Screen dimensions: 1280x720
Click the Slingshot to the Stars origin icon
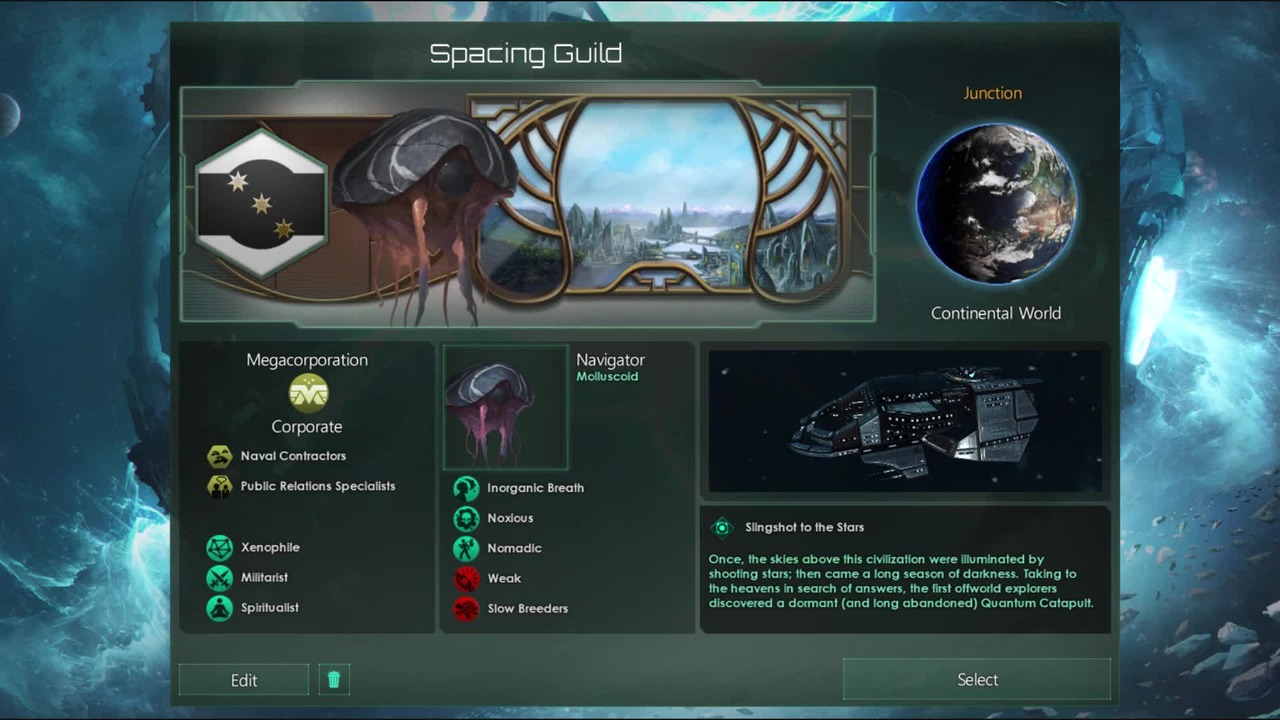[722, 527]
